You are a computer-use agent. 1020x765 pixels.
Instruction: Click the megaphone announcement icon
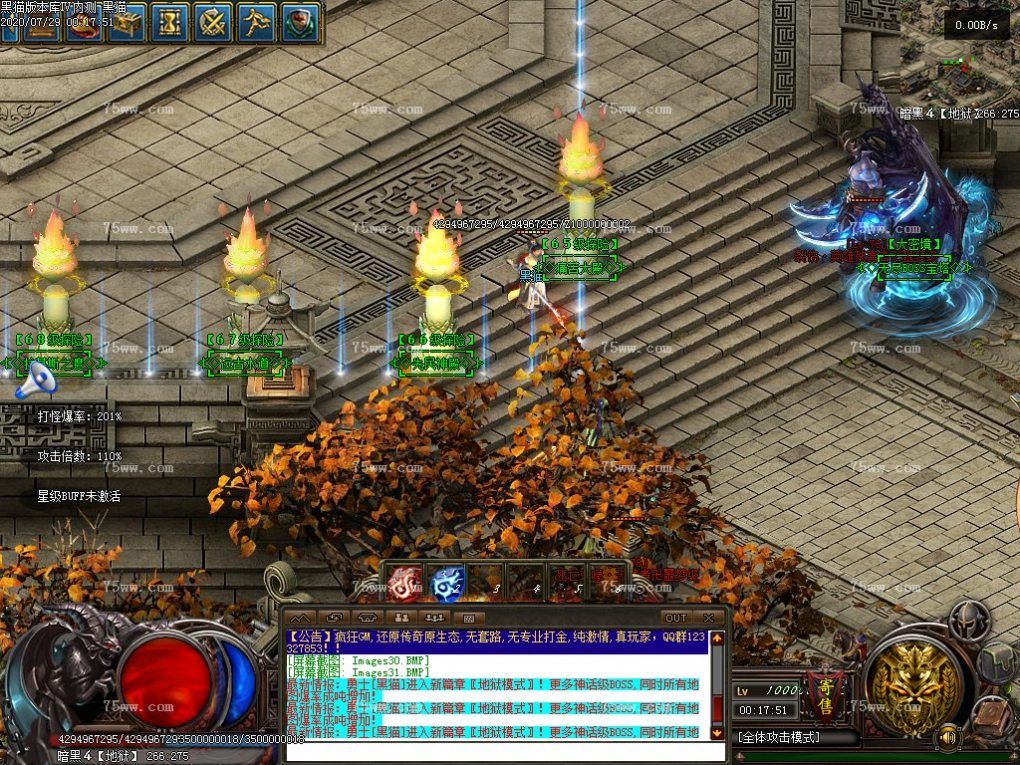tap(36, 379)
